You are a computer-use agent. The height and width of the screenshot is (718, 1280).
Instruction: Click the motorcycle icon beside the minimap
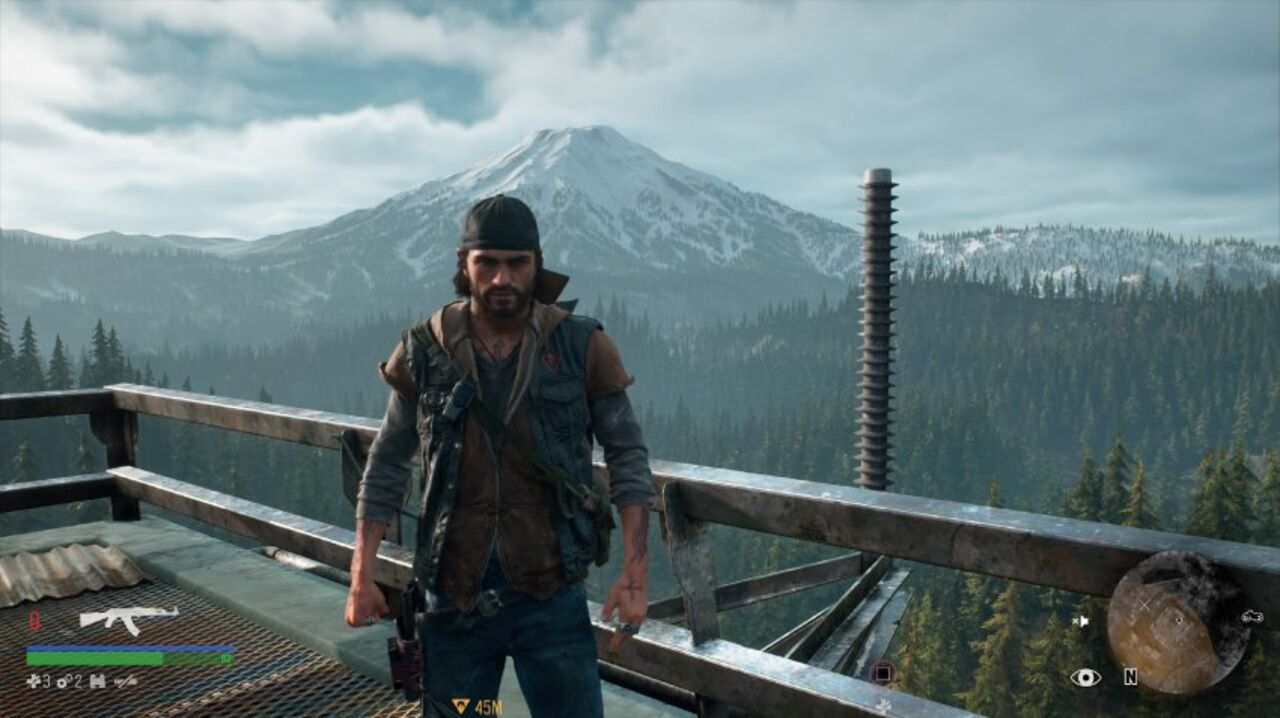[1252, 617]
